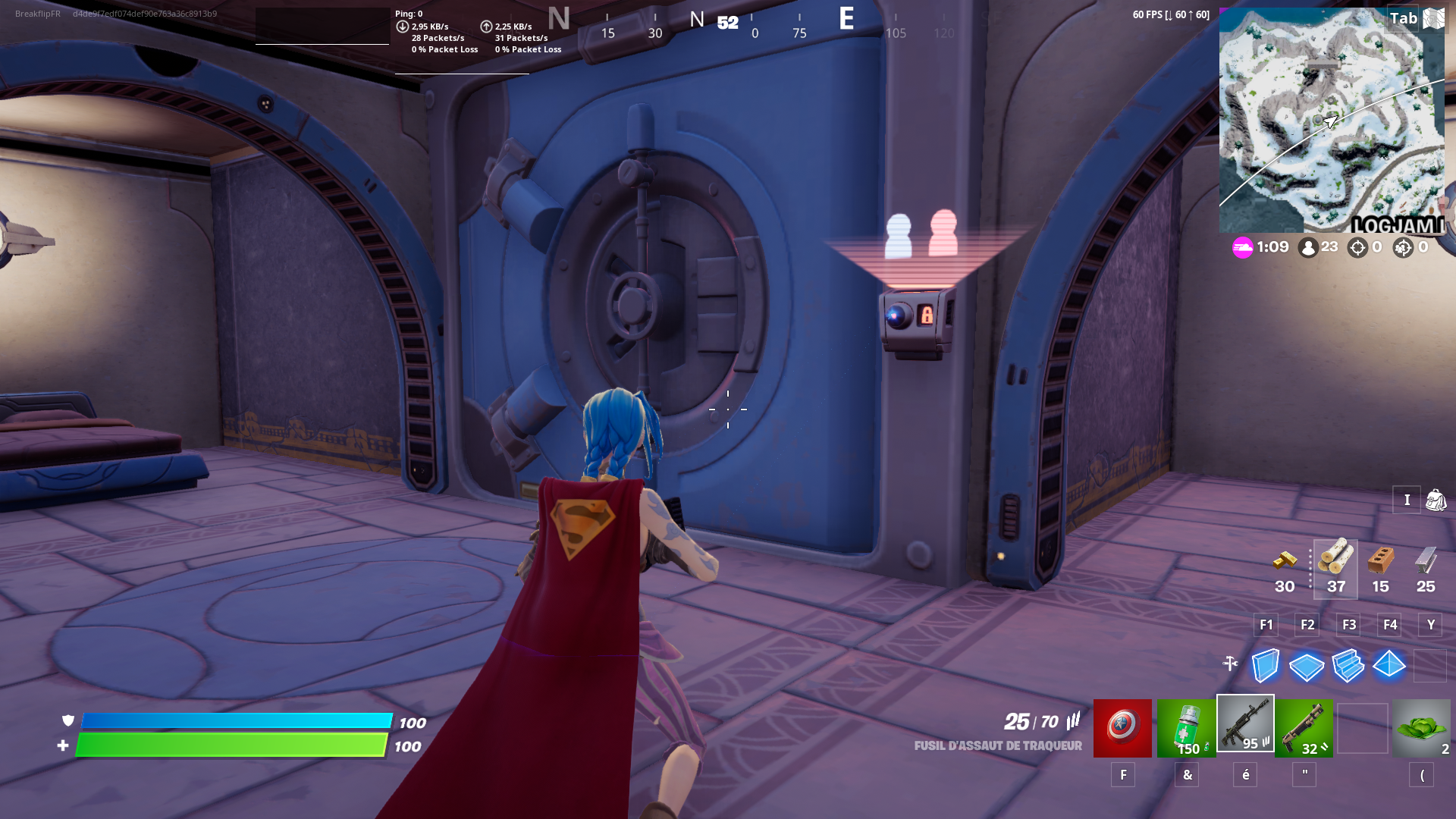The height and width of the screenshot is (819, 1456).
Task: Select the pyramid roof building piece
Action: coord(1387,666)
